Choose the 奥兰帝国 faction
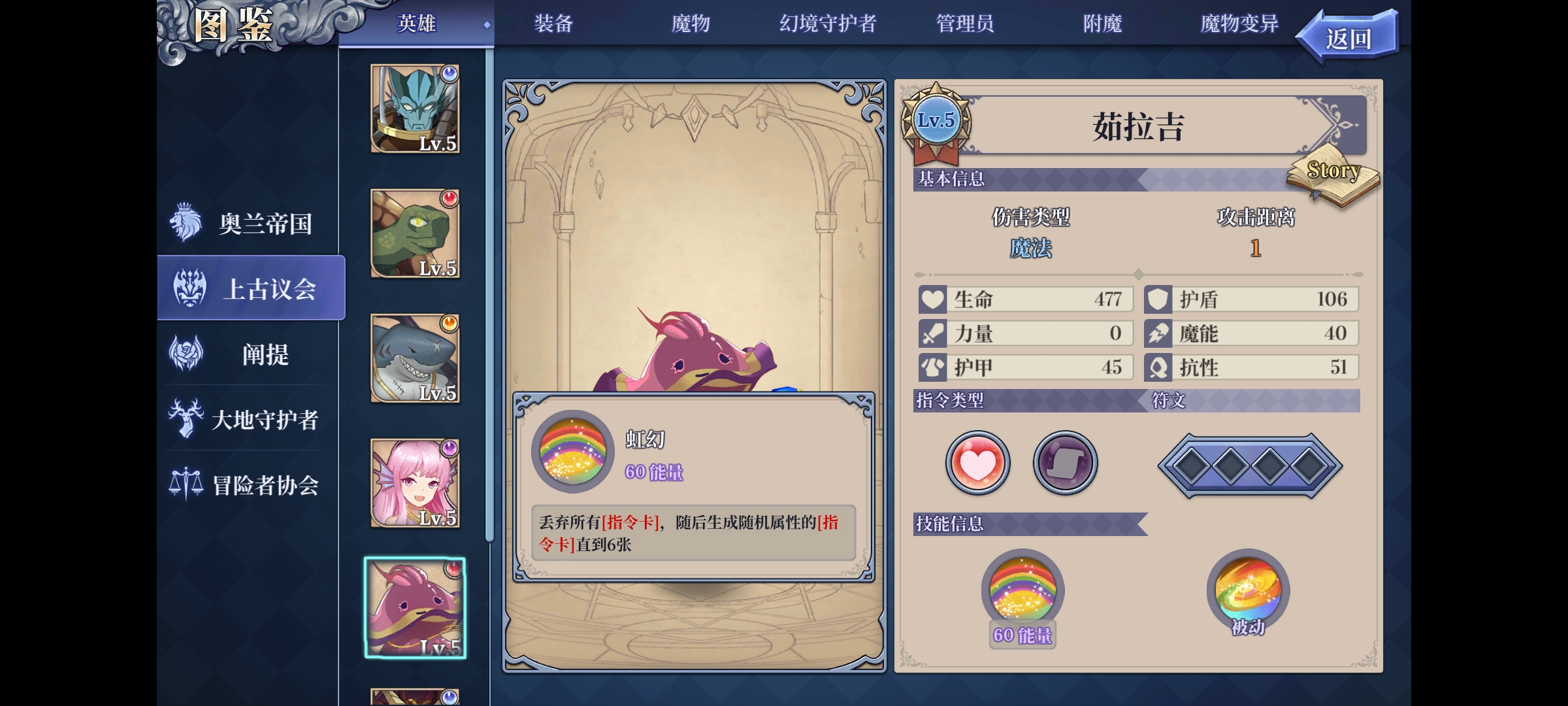This screenshot has width=1568, height=706. pos(252,224)
